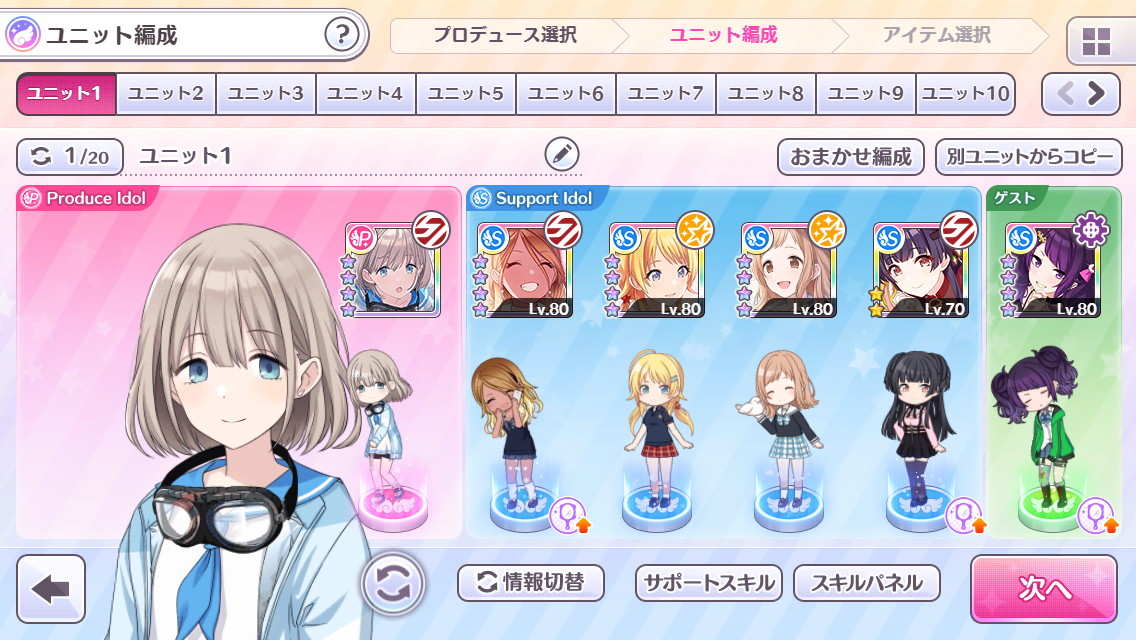The height and width of the screenshot is (640, 1136).
Task: Open the help question mark button
Action: point(342,36)
